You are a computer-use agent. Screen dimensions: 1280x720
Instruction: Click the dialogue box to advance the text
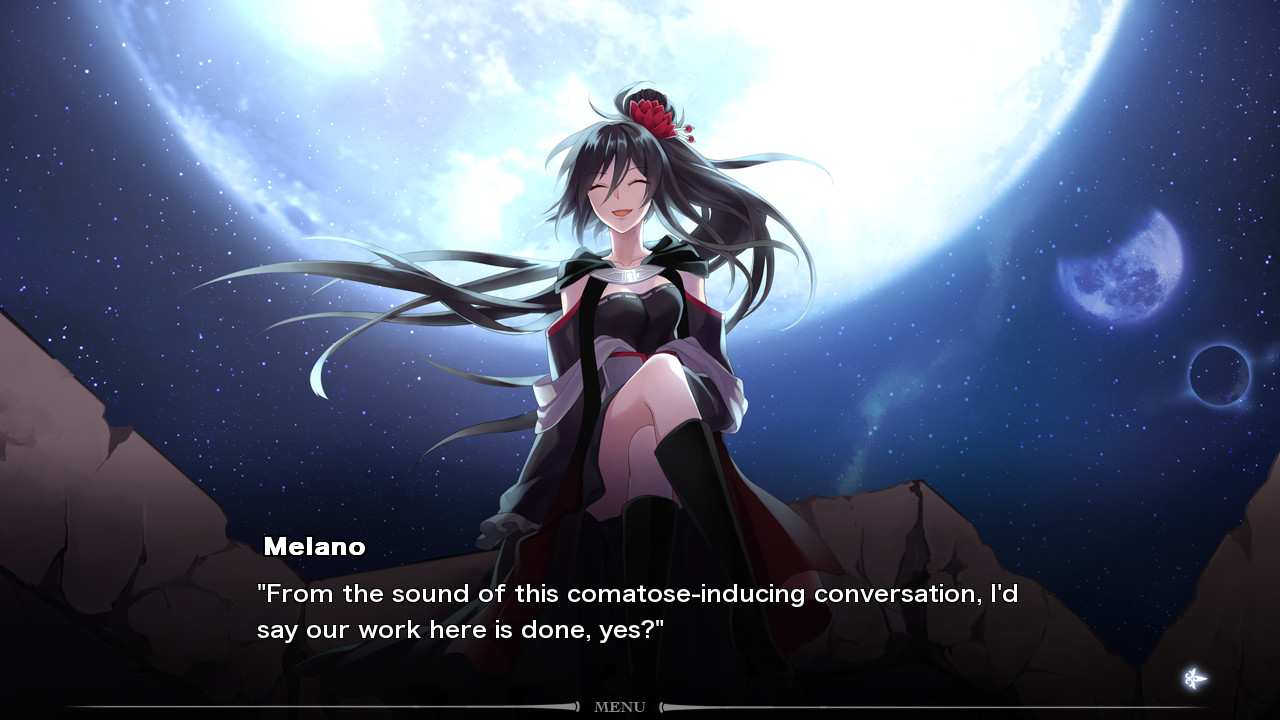coord(640,610)
